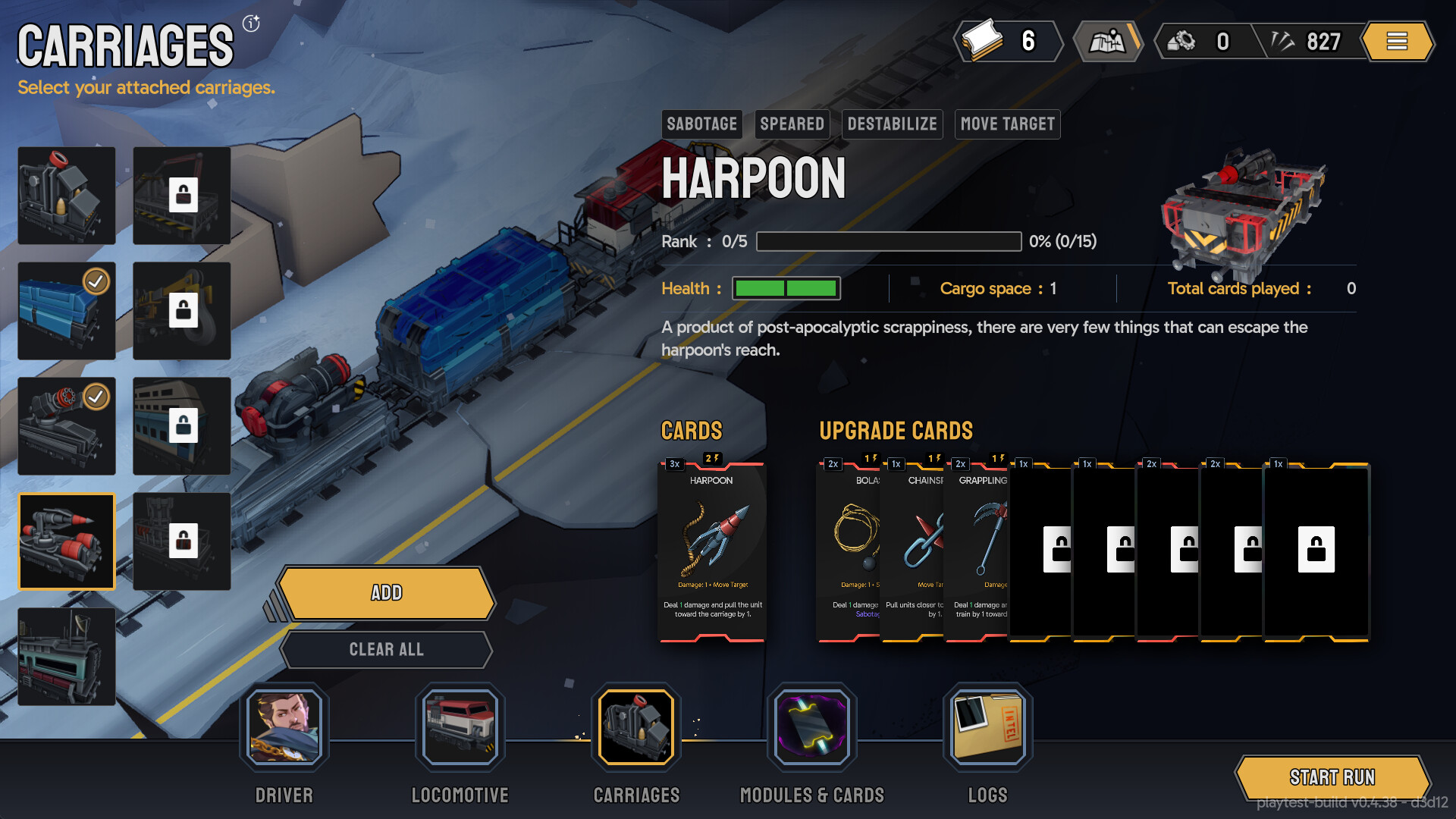Image resolution: width=1456 pixels, height=819 pixels.
Task: Open the map icon button
Action: (1108, 41)
